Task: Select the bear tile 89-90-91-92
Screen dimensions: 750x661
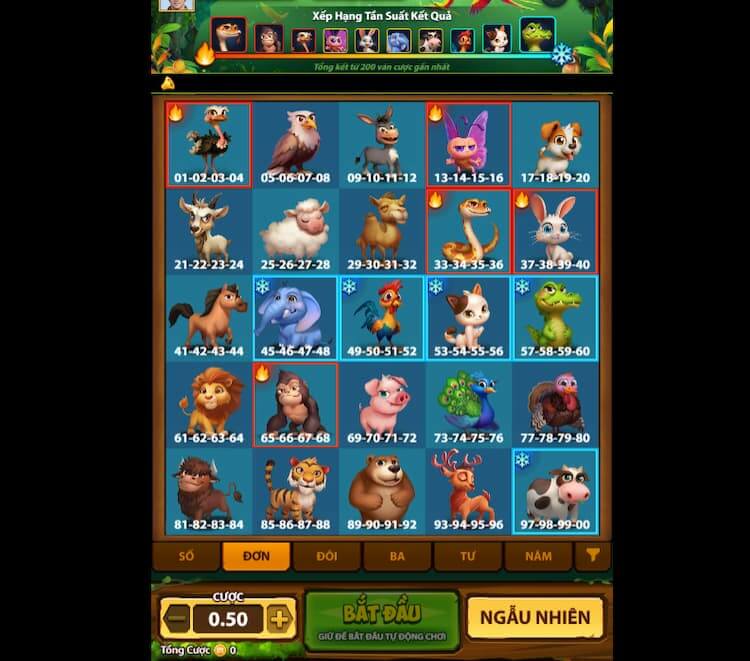Action: coord(381,492)
